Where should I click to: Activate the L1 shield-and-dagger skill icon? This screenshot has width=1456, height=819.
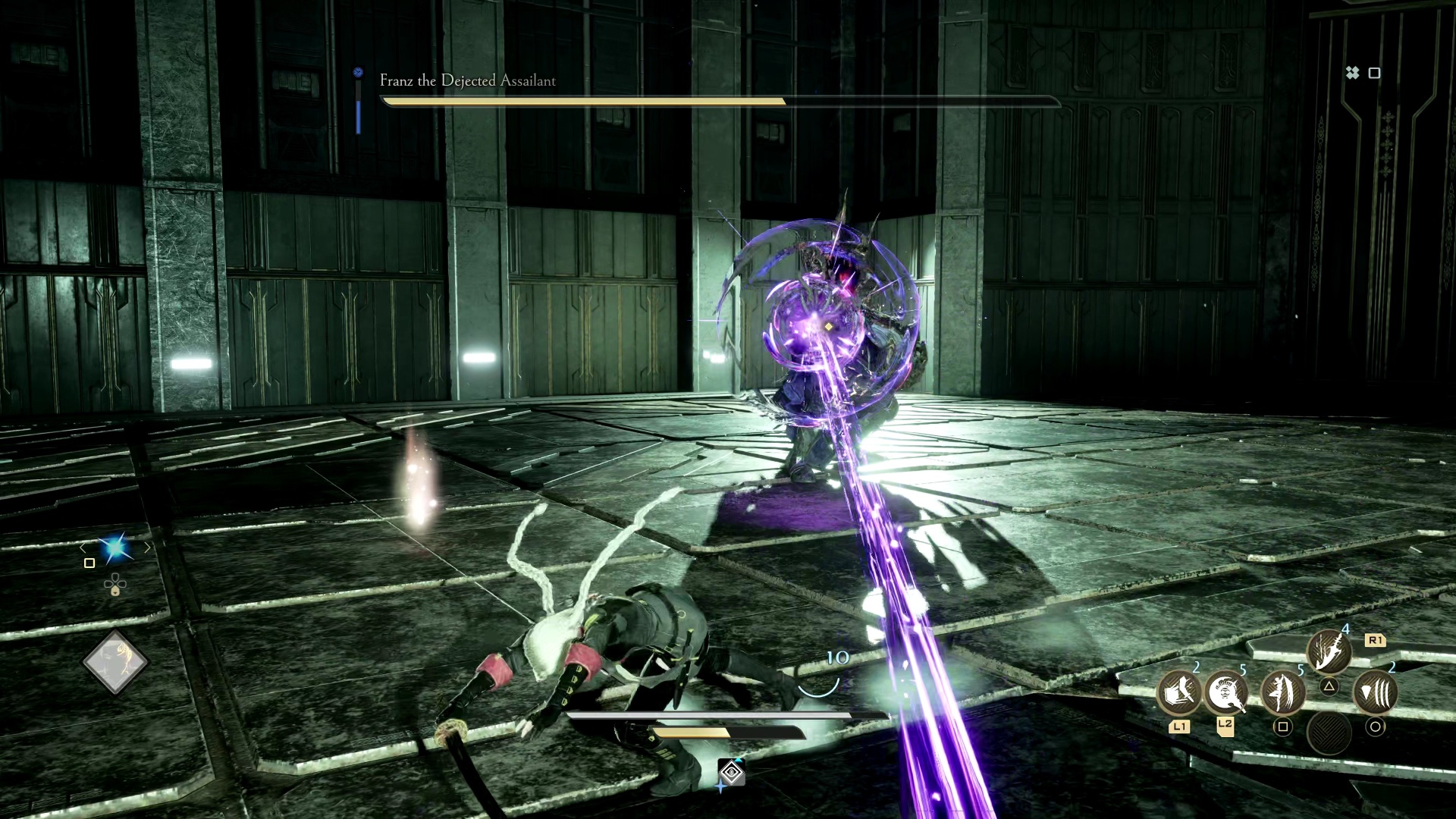tap(1179, 694)
